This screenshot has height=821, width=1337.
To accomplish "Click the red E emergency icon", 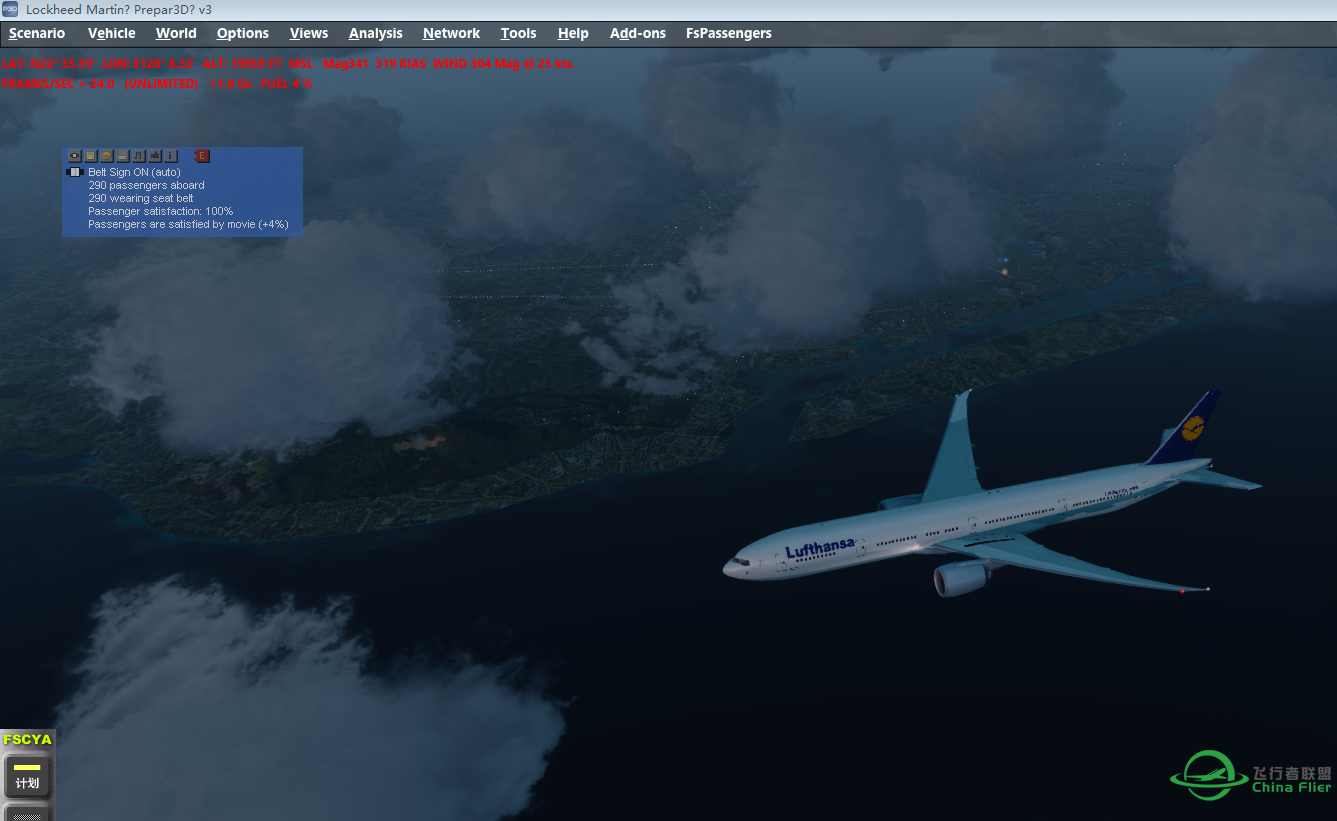I will click(201, 156).
